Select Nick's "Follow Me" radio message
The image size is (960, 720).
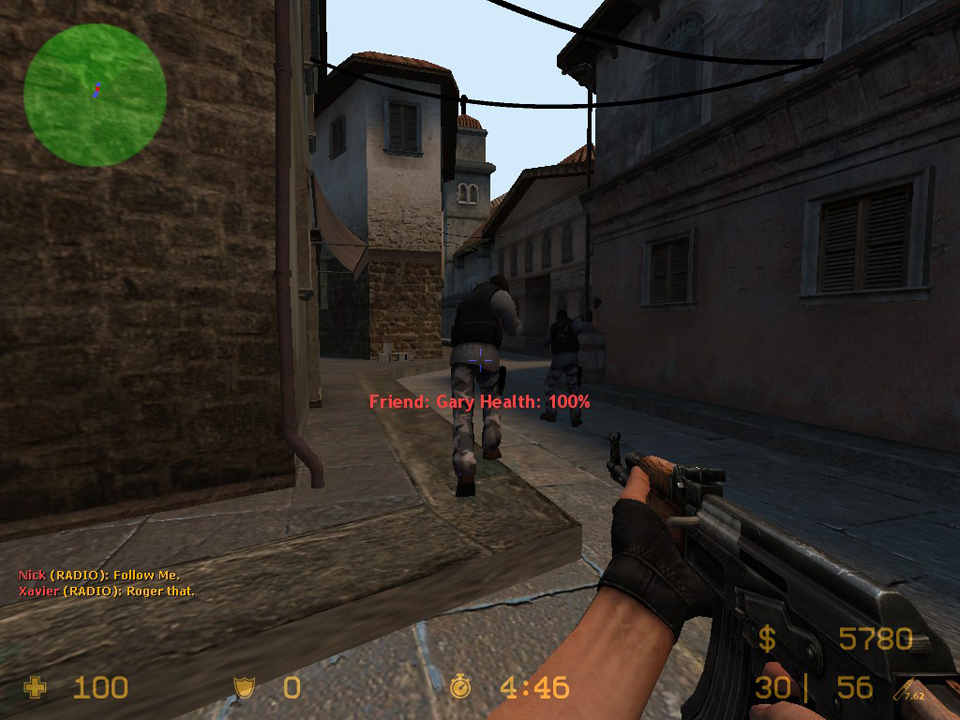[99, 575]
